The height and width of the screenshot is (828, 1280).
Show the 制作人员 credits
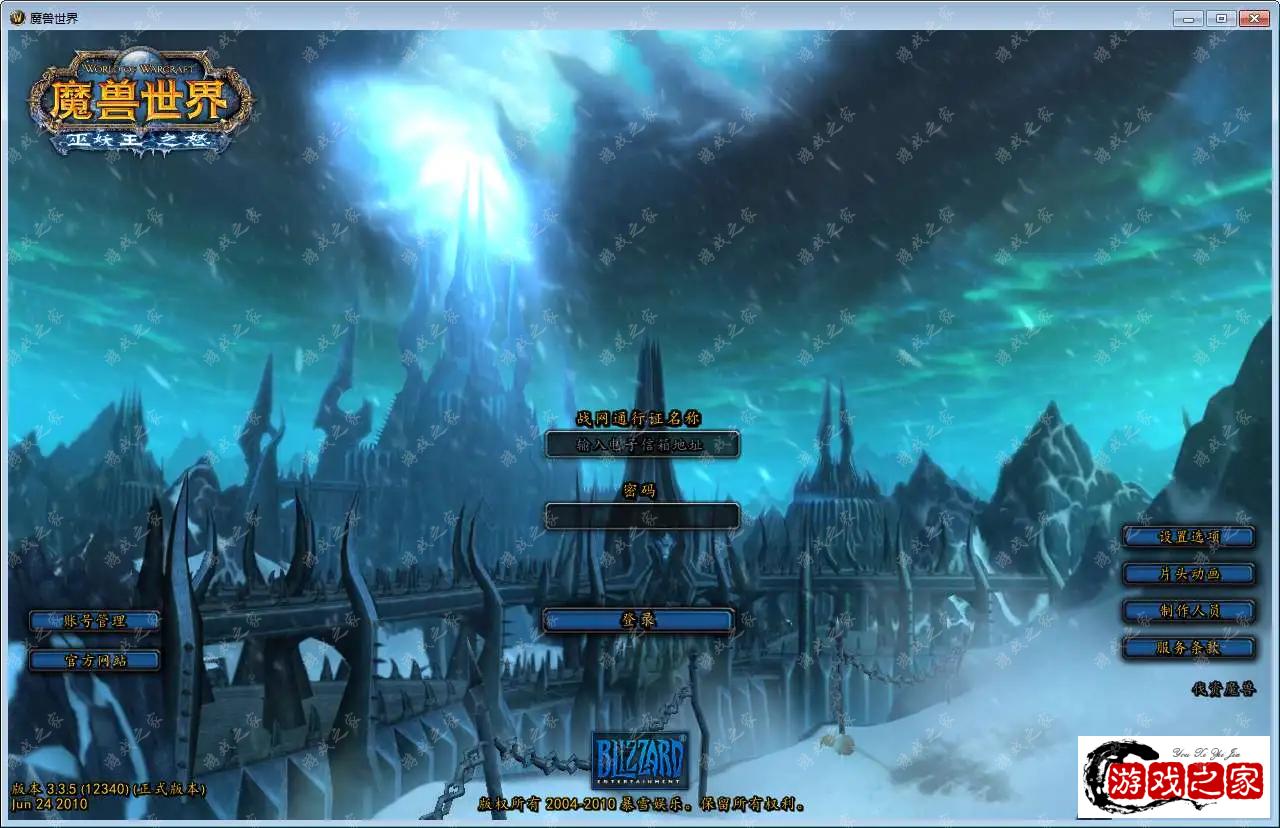1188,611
